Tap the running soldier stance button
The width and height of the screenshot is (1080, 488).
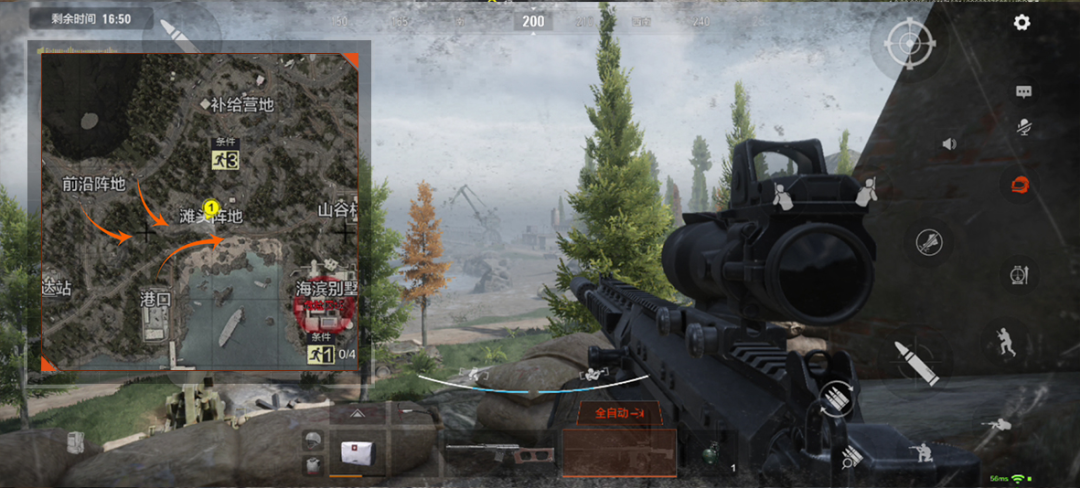click(1002, 342)
